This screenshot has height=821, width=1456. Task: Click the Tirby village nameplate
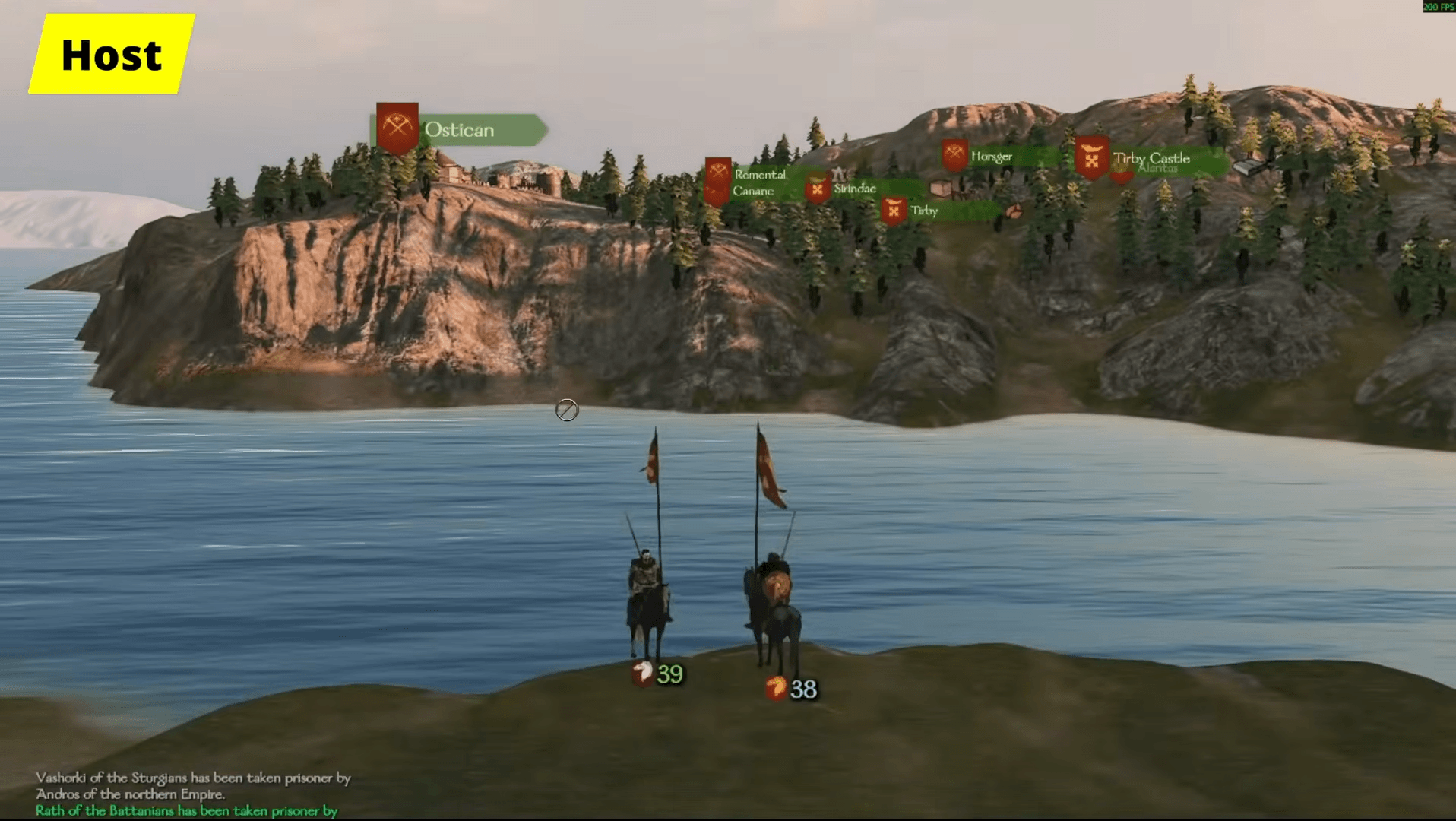click(924, 211)
